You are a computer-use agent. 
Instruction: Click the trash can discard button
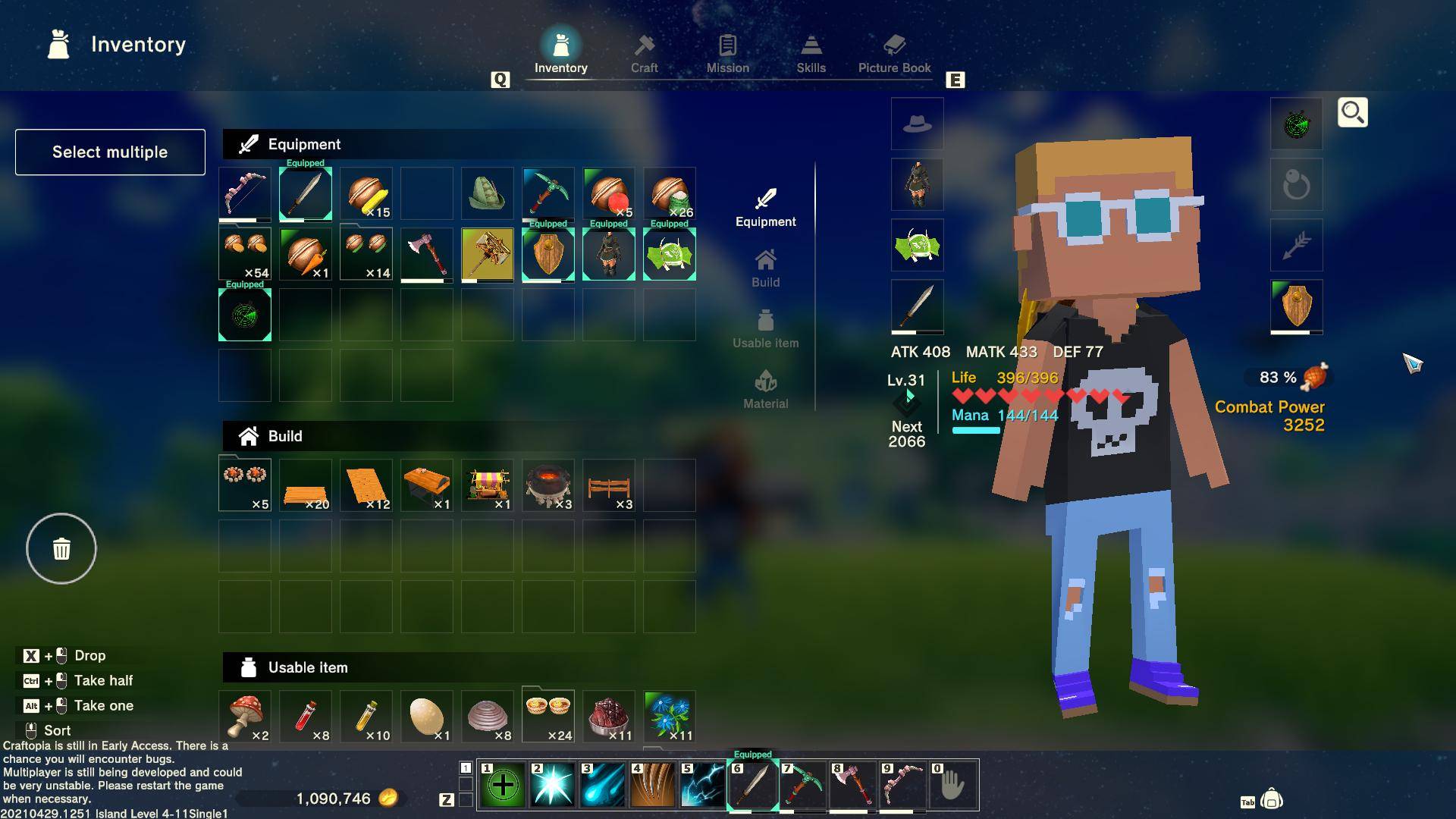(x=61, y=548)
